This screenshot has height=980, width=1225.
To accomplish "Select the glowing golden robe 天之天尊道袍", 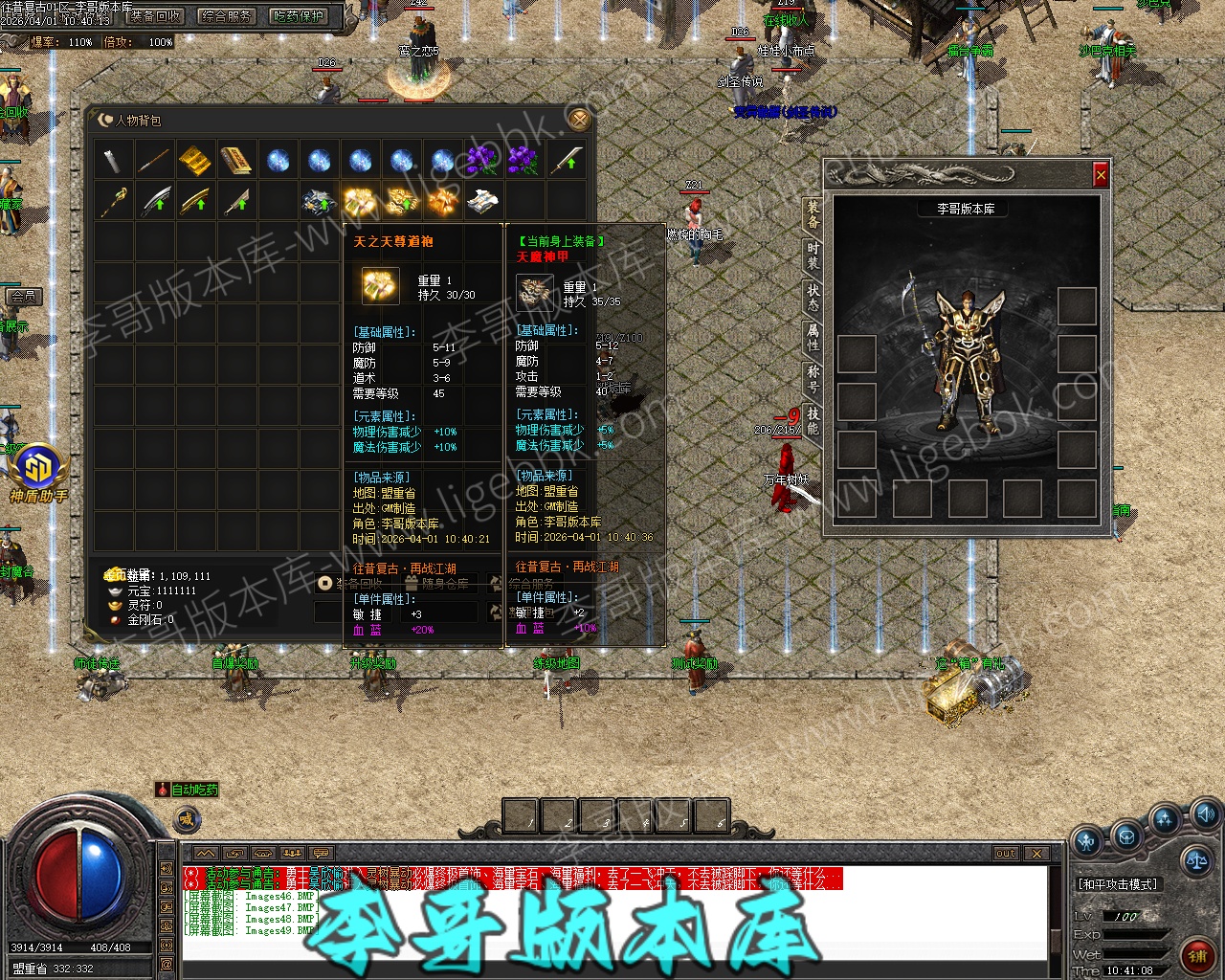I will click(x=360, y=201).
